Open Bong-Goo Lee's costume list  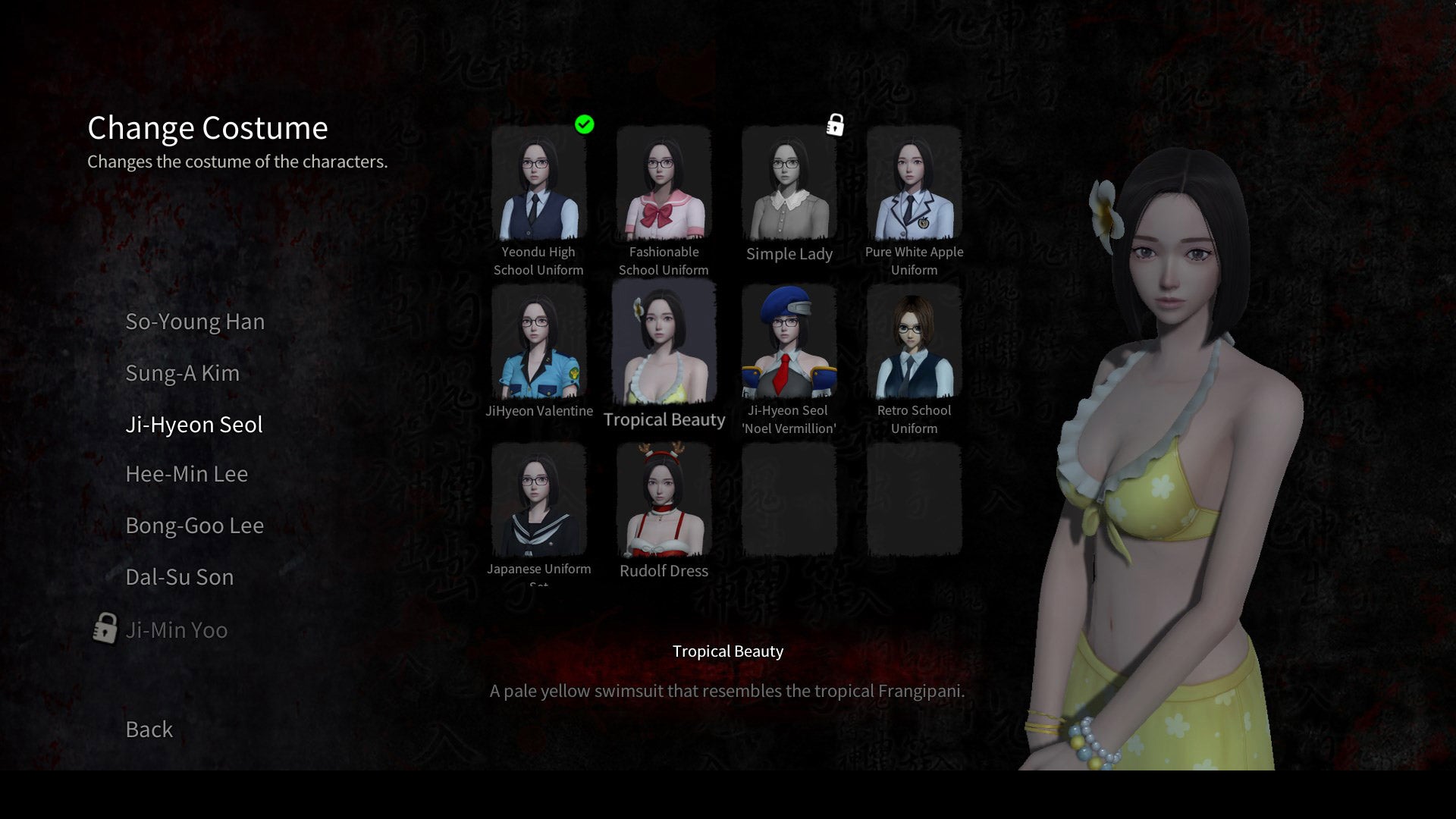coord(194,526)
